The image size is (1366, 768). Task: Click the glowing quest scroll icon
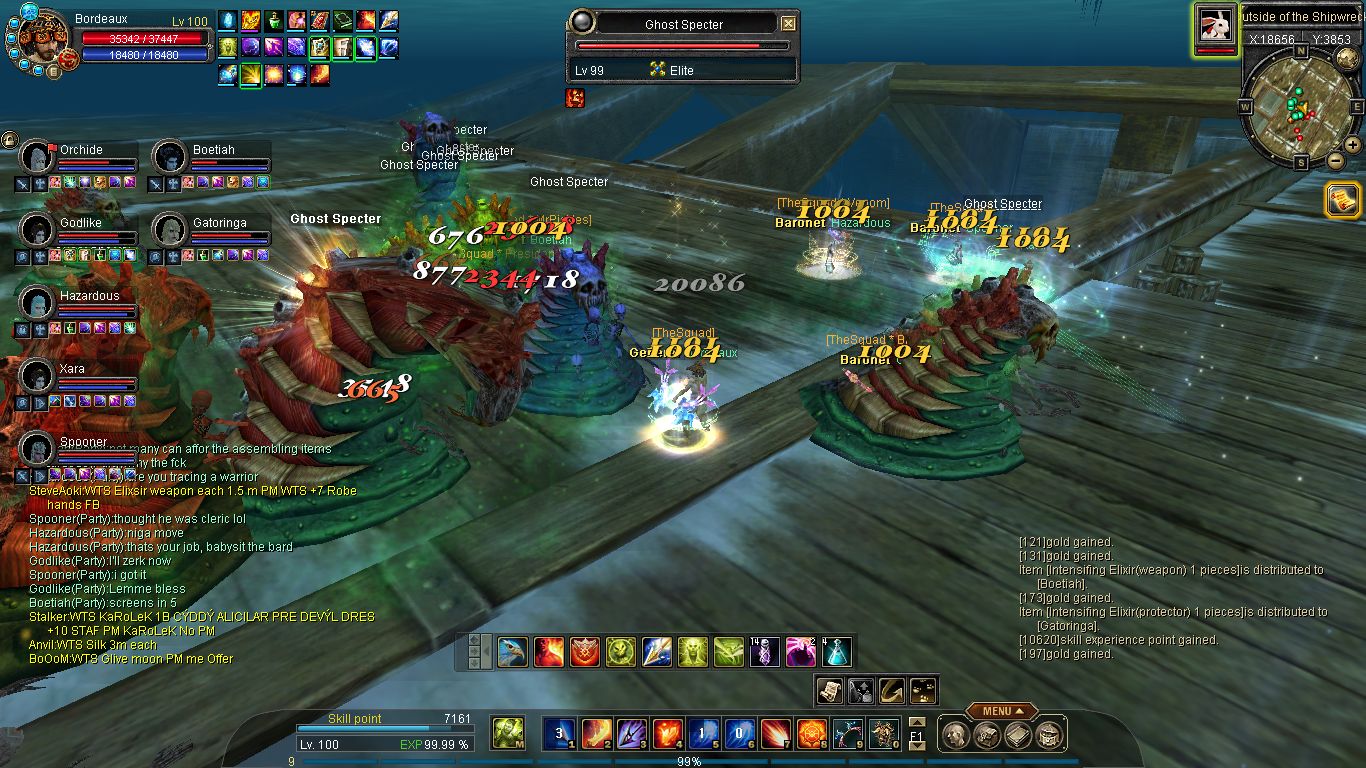(1341, 200)
